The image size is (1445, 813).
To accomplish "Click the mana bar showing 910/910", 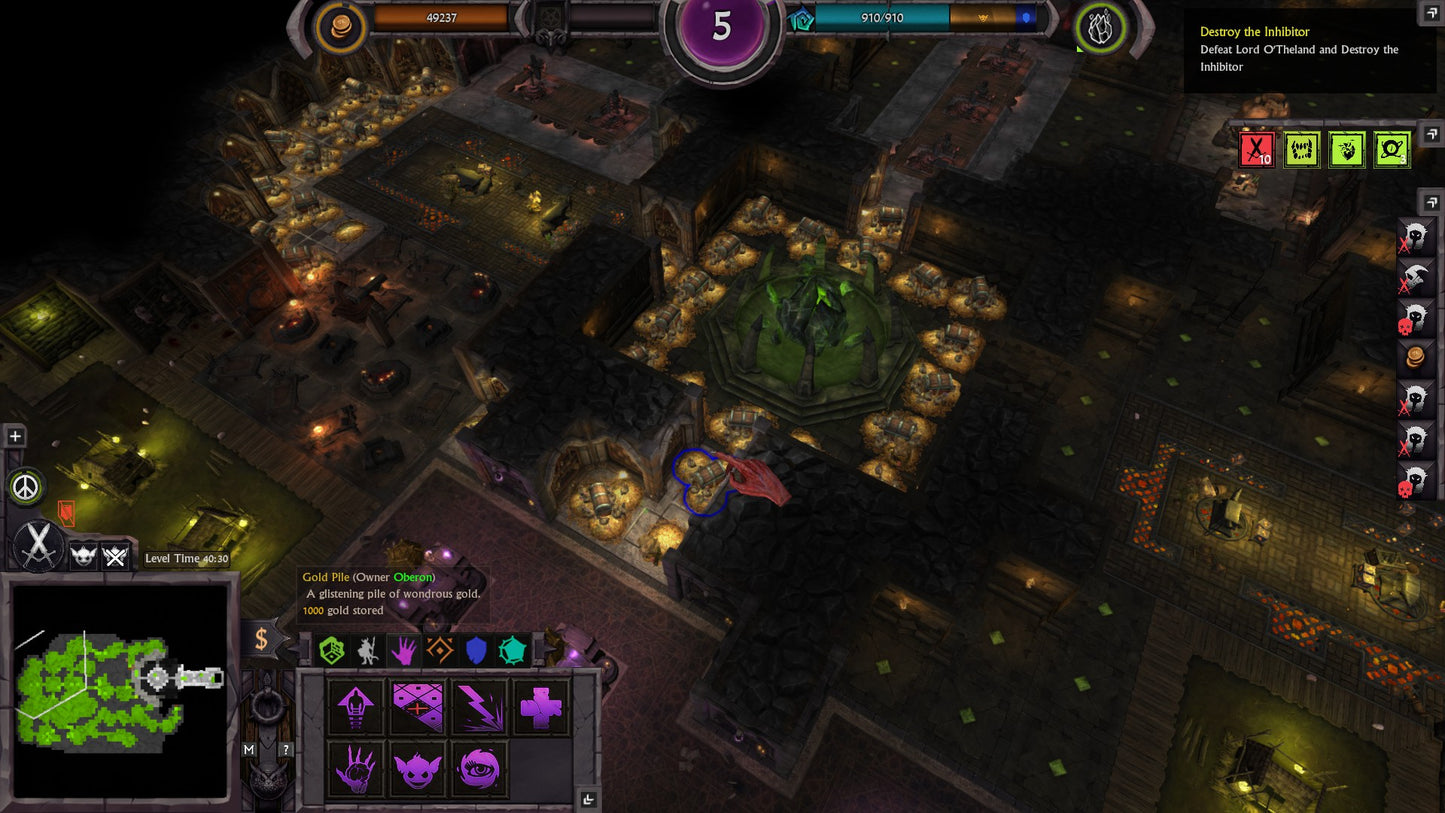I will pyautogui.click(x=880, y=17).
